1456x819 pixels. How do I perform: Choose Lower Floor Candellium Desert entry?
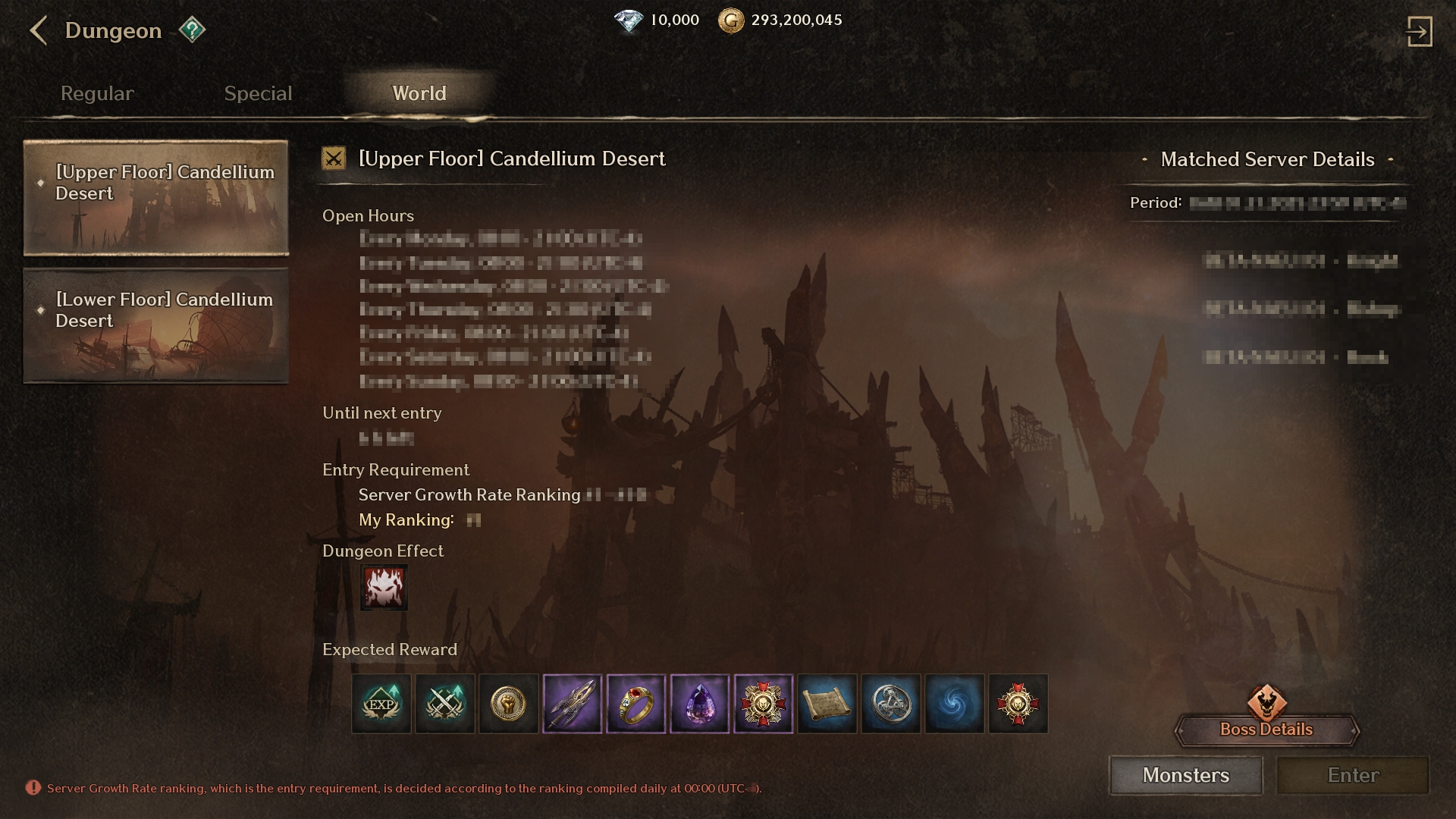[x=156, y=325]
